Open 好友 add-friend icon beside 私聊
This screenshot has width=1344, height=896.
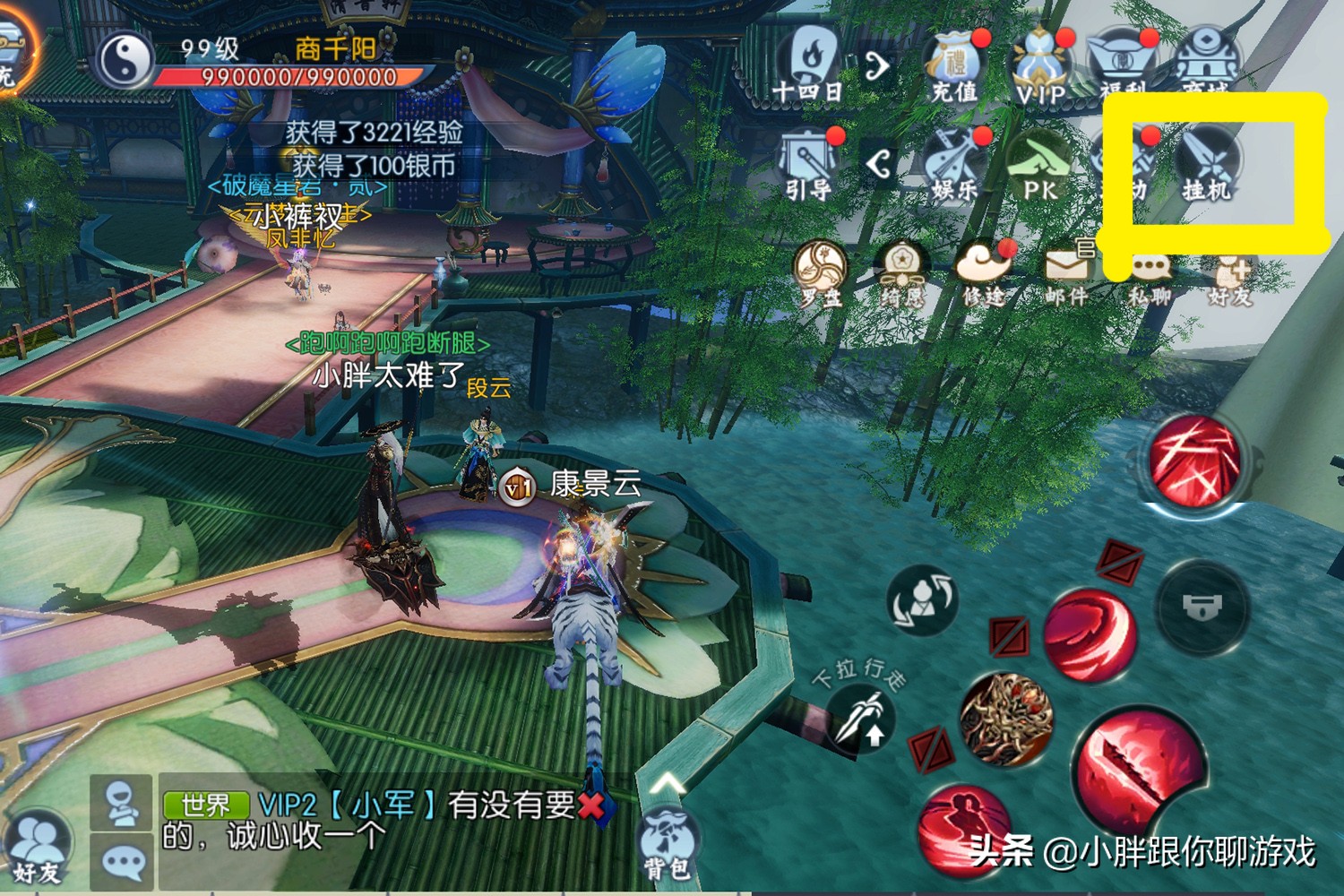click(x=1231, y=276)
